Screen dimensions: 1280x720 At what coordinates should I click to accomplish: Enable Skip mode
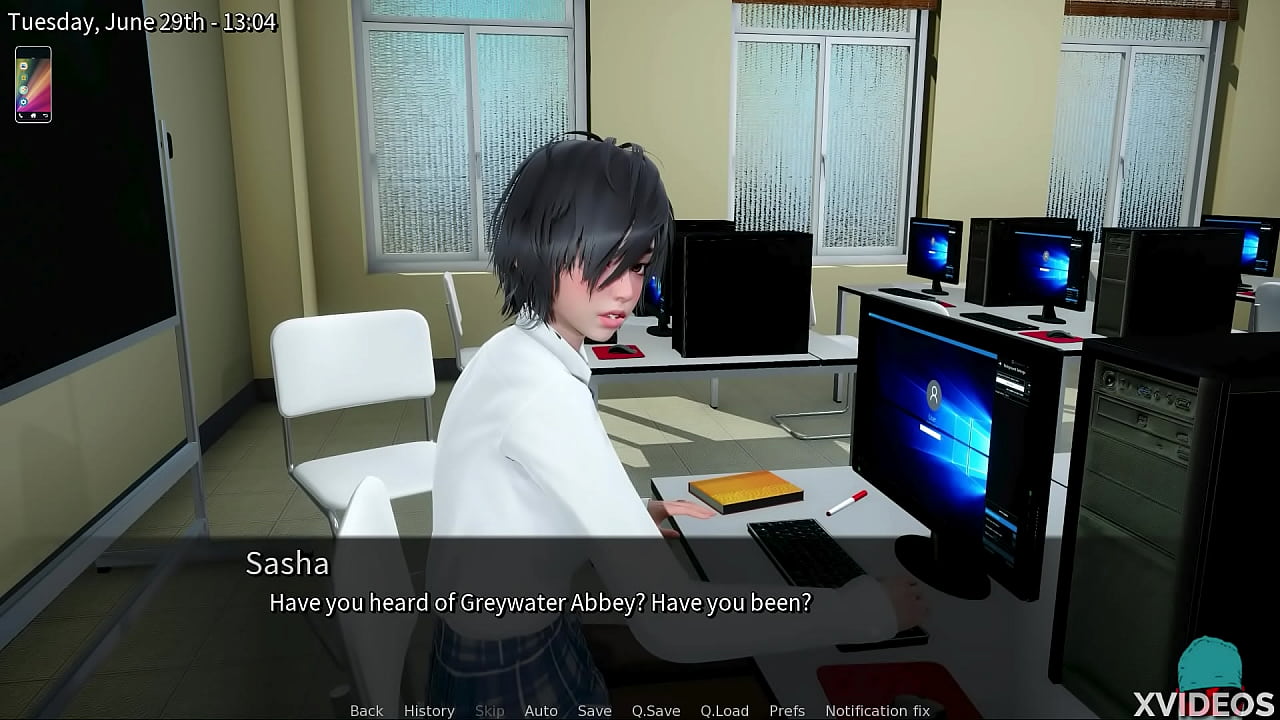point(490,710)
